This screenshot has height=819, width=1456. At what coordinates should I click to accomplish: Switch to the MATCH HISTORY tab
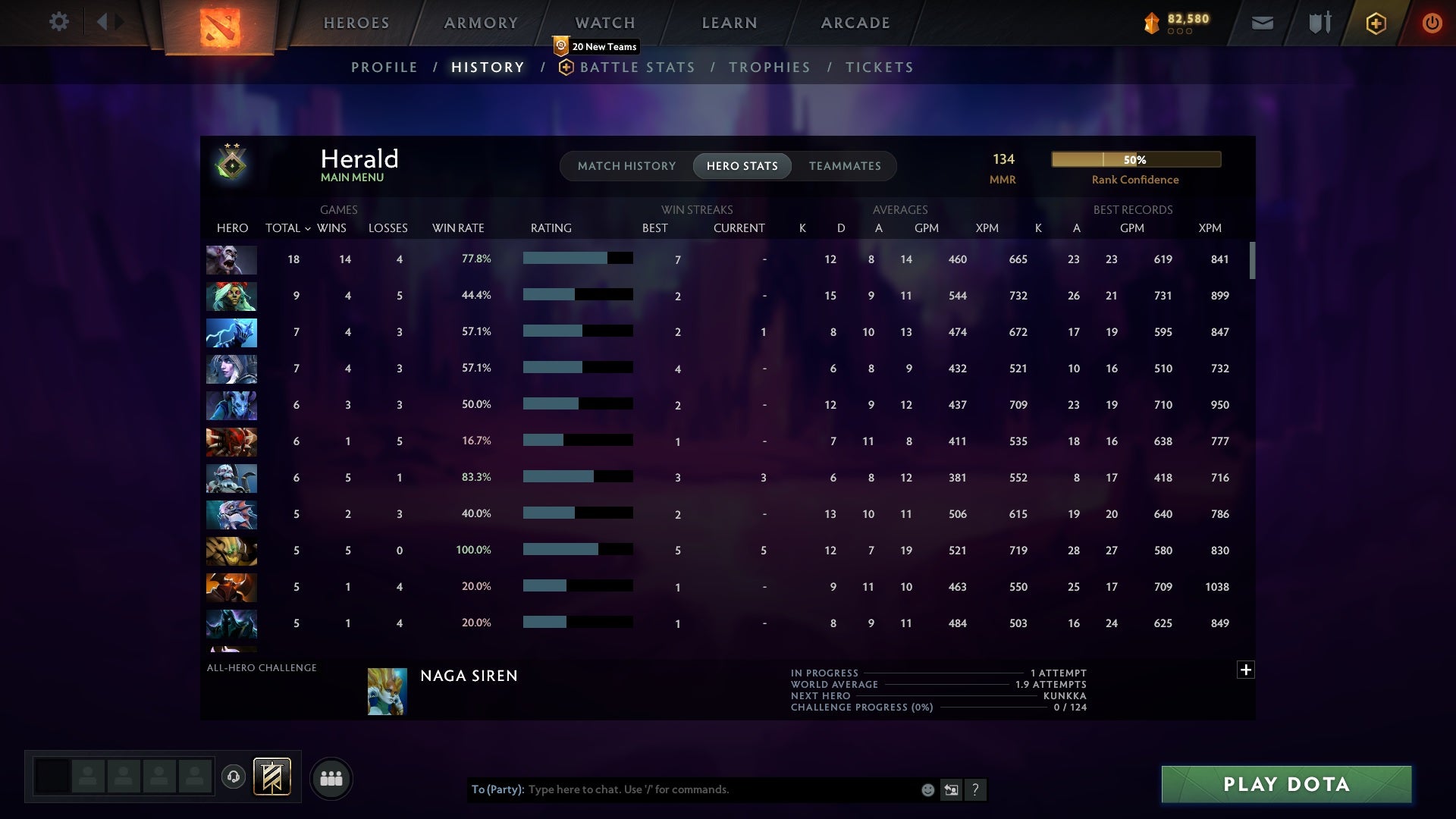coord(626,165)
